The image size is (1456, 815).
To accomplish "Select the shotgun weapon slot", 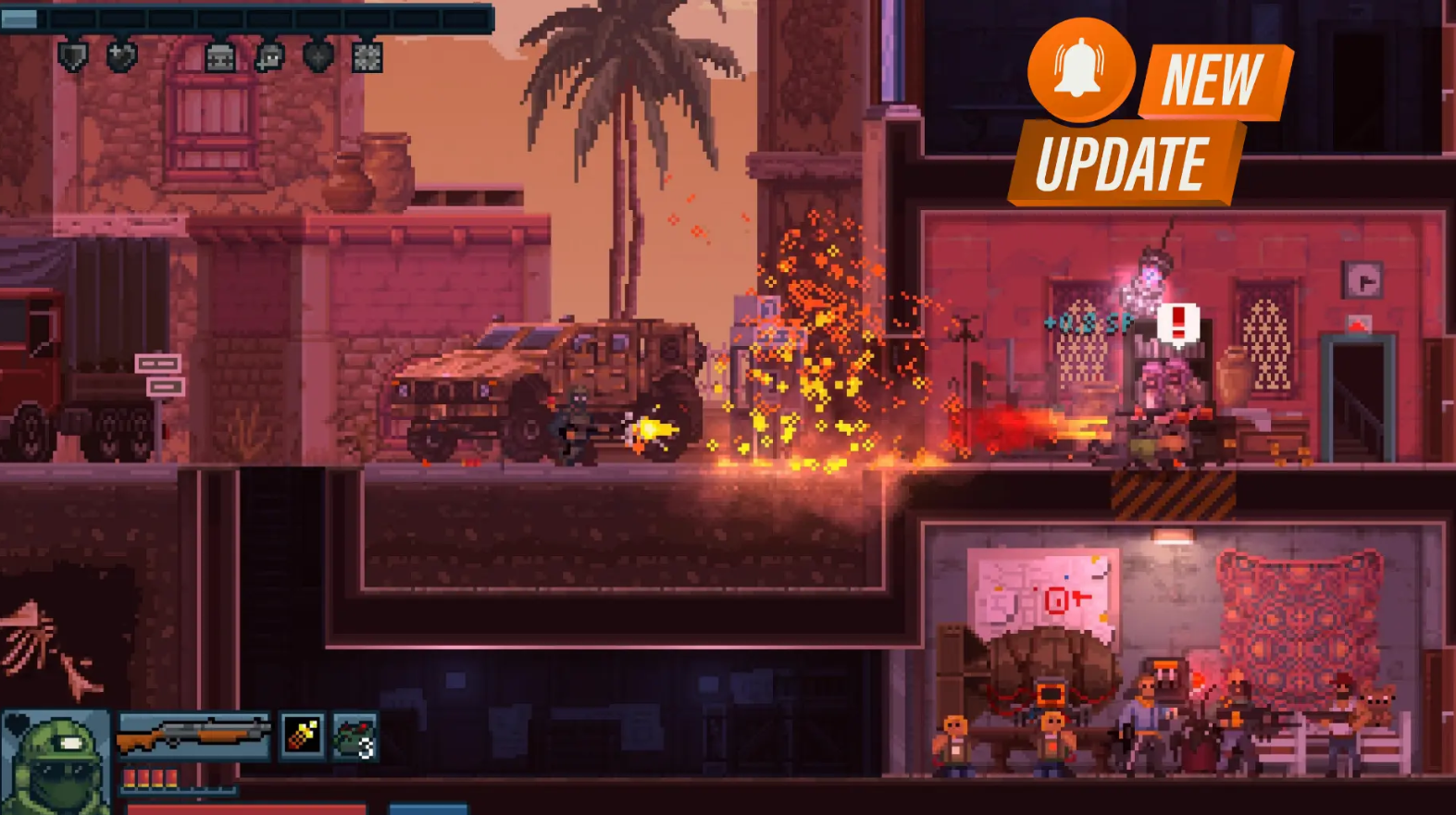I will pos(193,735).
